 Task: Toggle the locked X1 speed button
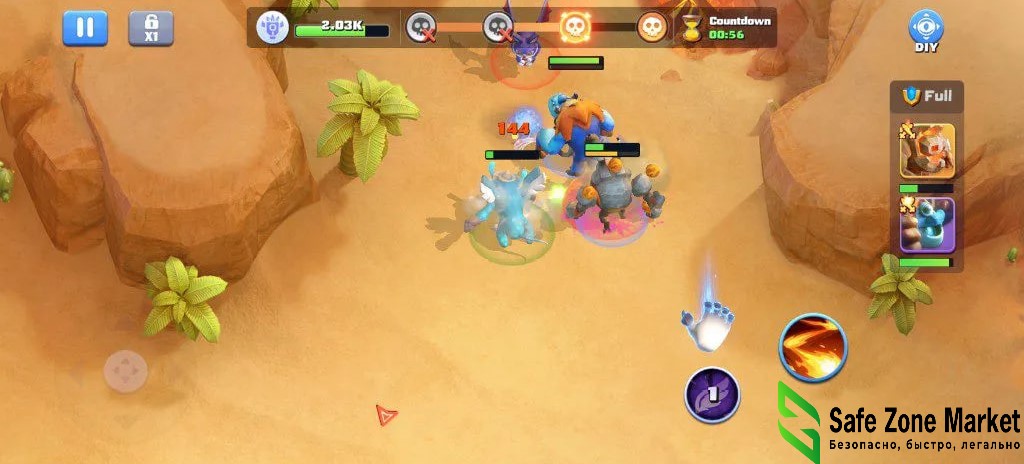pyautogui.click(x=151, y=28)
